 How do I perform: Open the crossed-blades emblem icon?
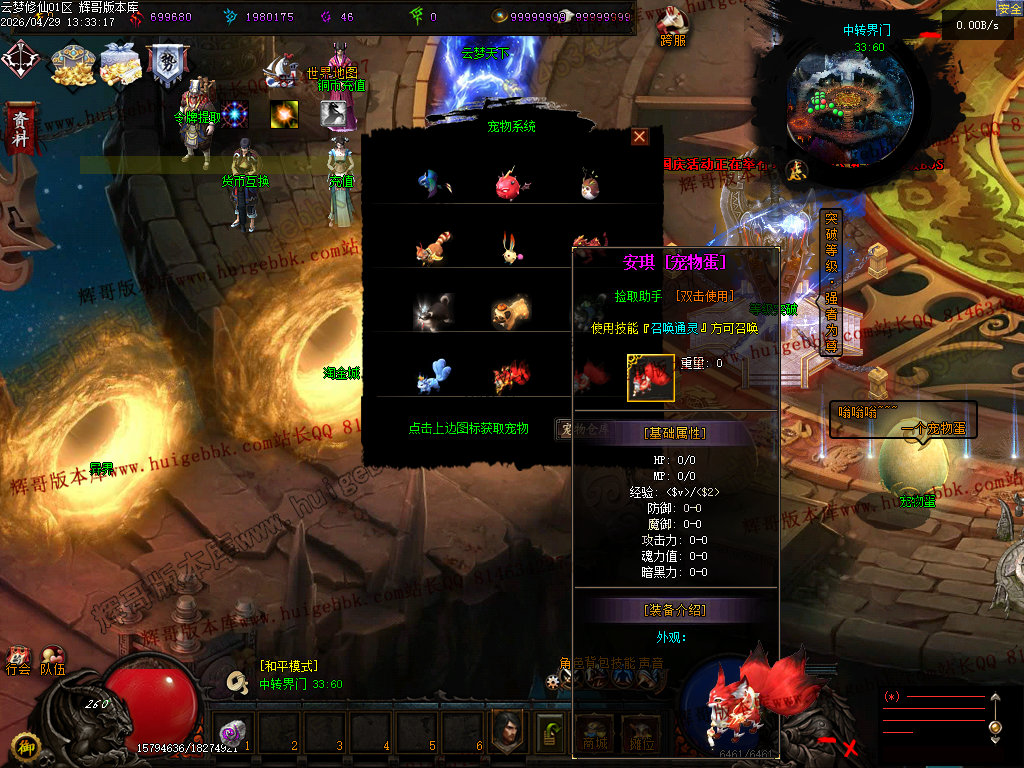[x=20, y=61]
